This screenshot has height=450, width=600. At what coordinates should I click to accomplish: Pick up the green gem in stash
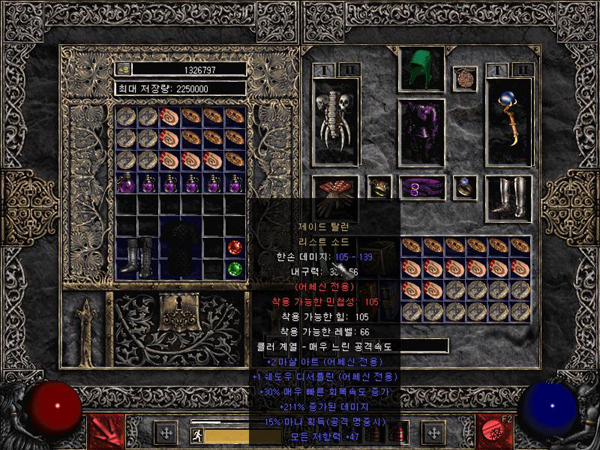[x=234, y=268]
